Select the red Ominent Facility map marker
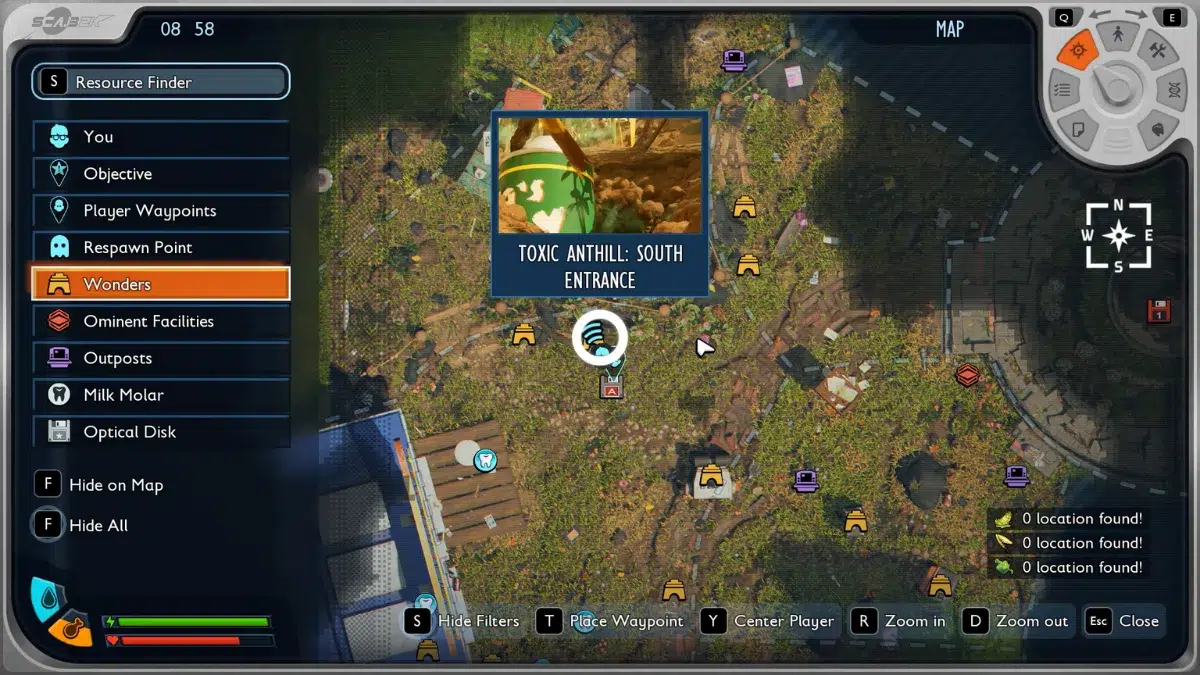The height and width of the screenshot is (675, 1200). [966, 375]
